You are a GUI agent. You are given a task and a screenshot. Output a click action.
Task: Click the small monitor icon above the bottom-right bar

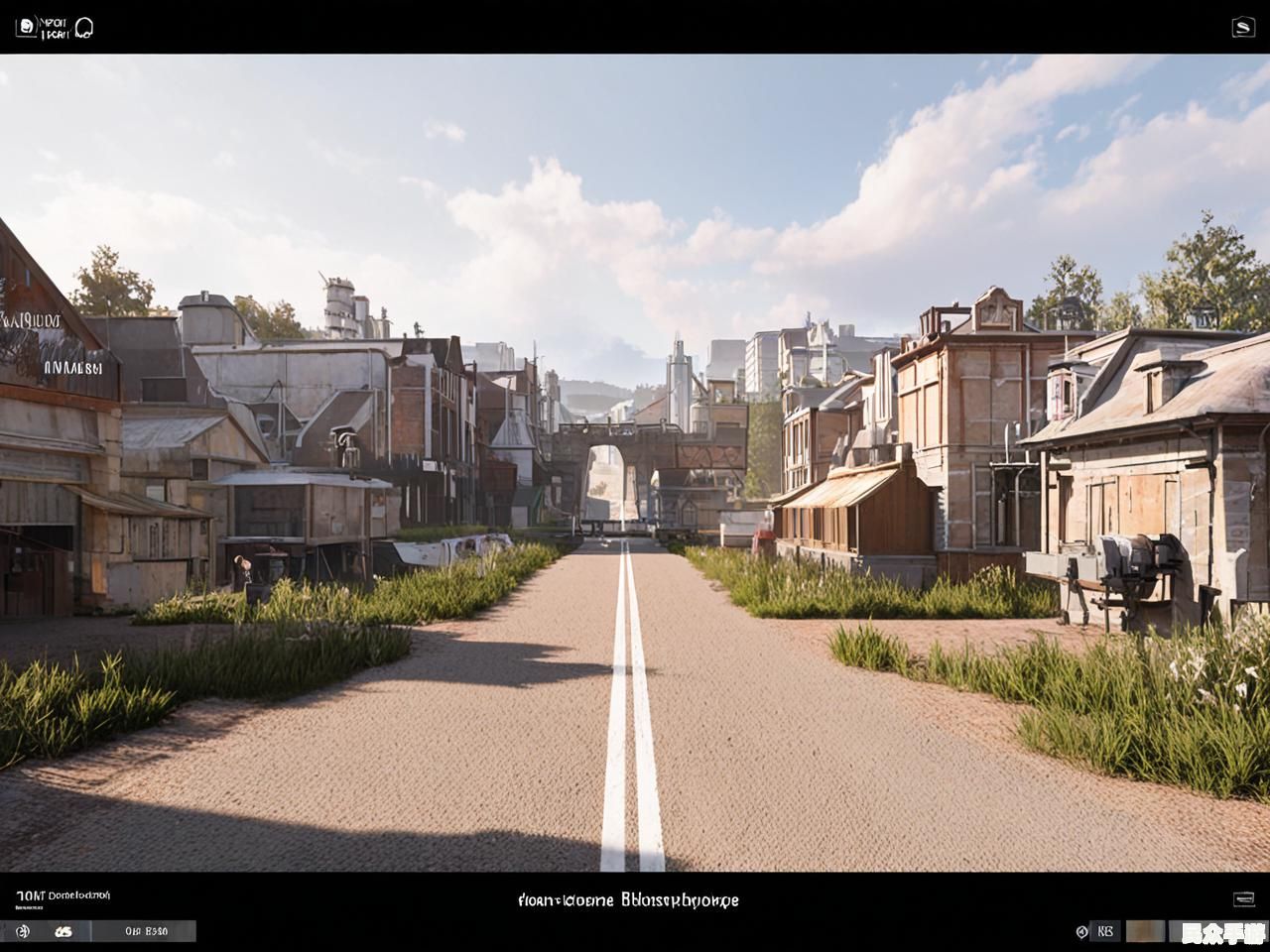[x=1243, y=898]
